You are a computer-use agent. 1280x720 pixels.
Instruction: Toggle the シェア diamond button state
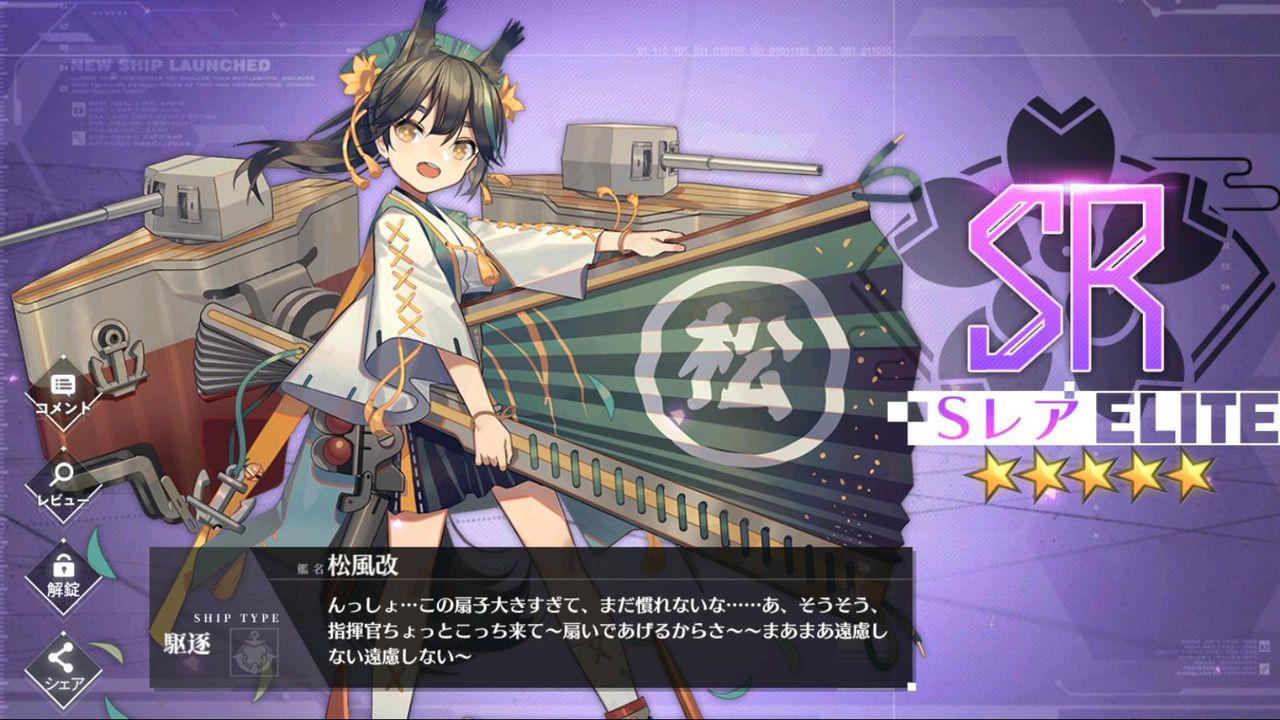click(62, 655)
